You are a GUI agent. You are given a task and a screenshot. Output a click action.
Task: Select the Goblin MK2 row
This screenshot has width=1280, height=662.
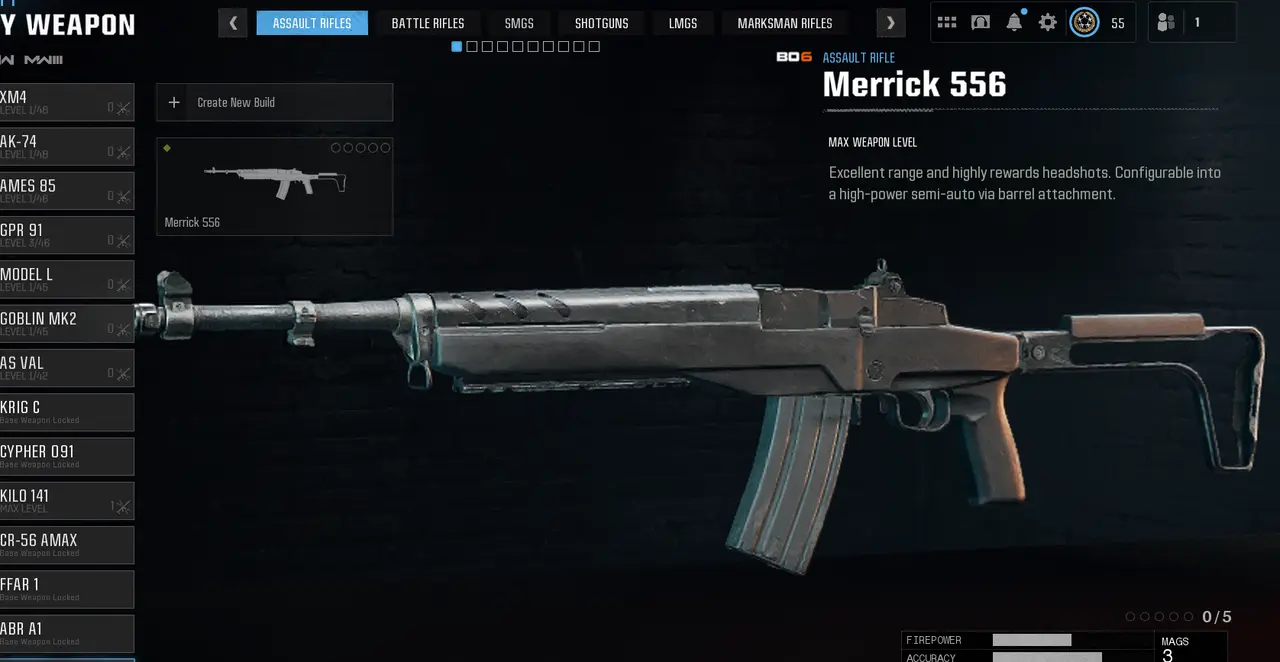coord(66,323)
